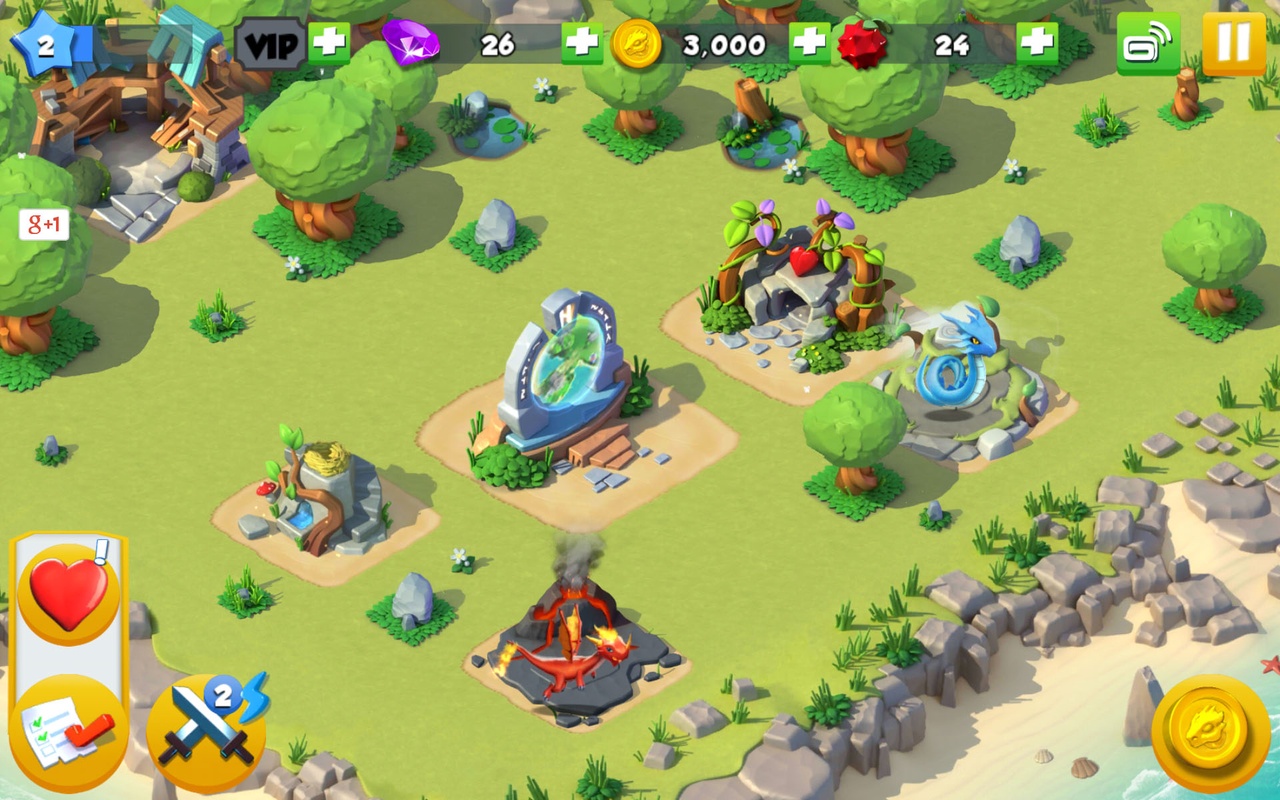Click the blue level star icon

(44, 45)
